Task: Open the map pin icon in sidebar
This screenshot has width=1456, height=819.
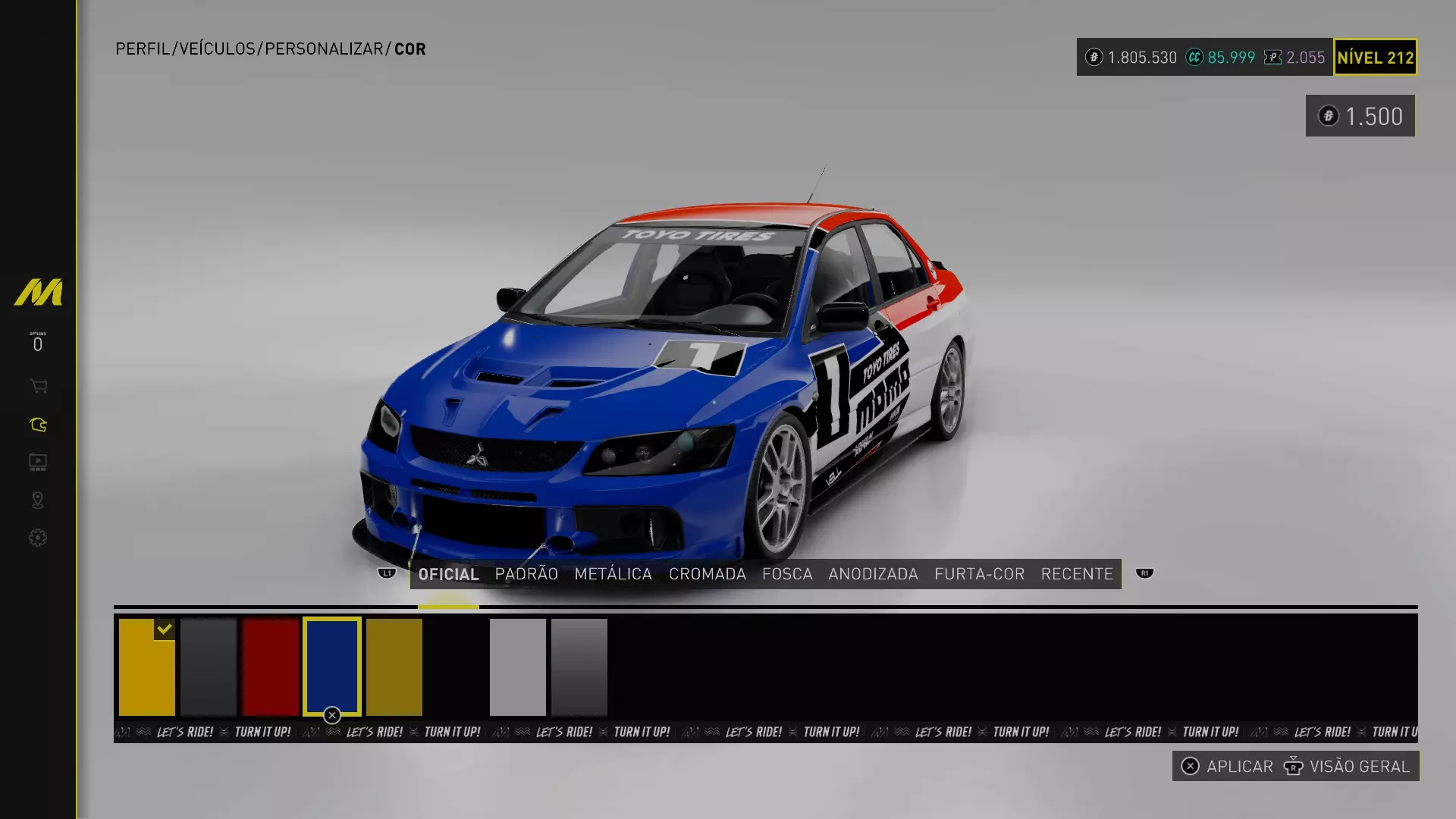Action: click(x=38, y=500)
